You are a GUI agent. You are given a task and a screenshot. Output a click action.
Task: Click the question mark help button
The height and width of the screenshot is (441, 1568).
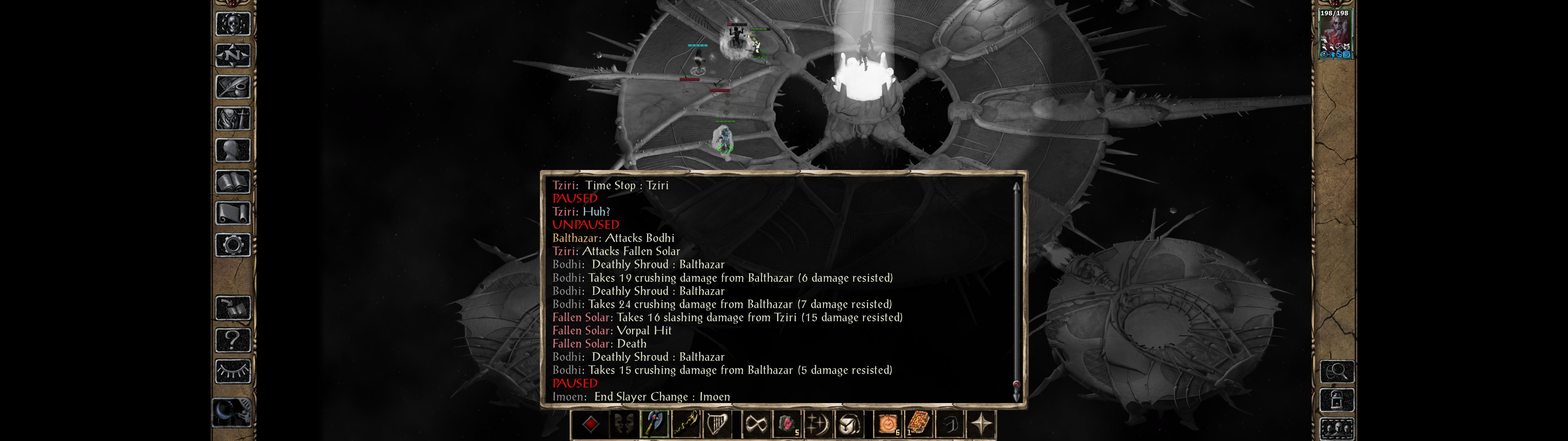(x=233, y=339)
